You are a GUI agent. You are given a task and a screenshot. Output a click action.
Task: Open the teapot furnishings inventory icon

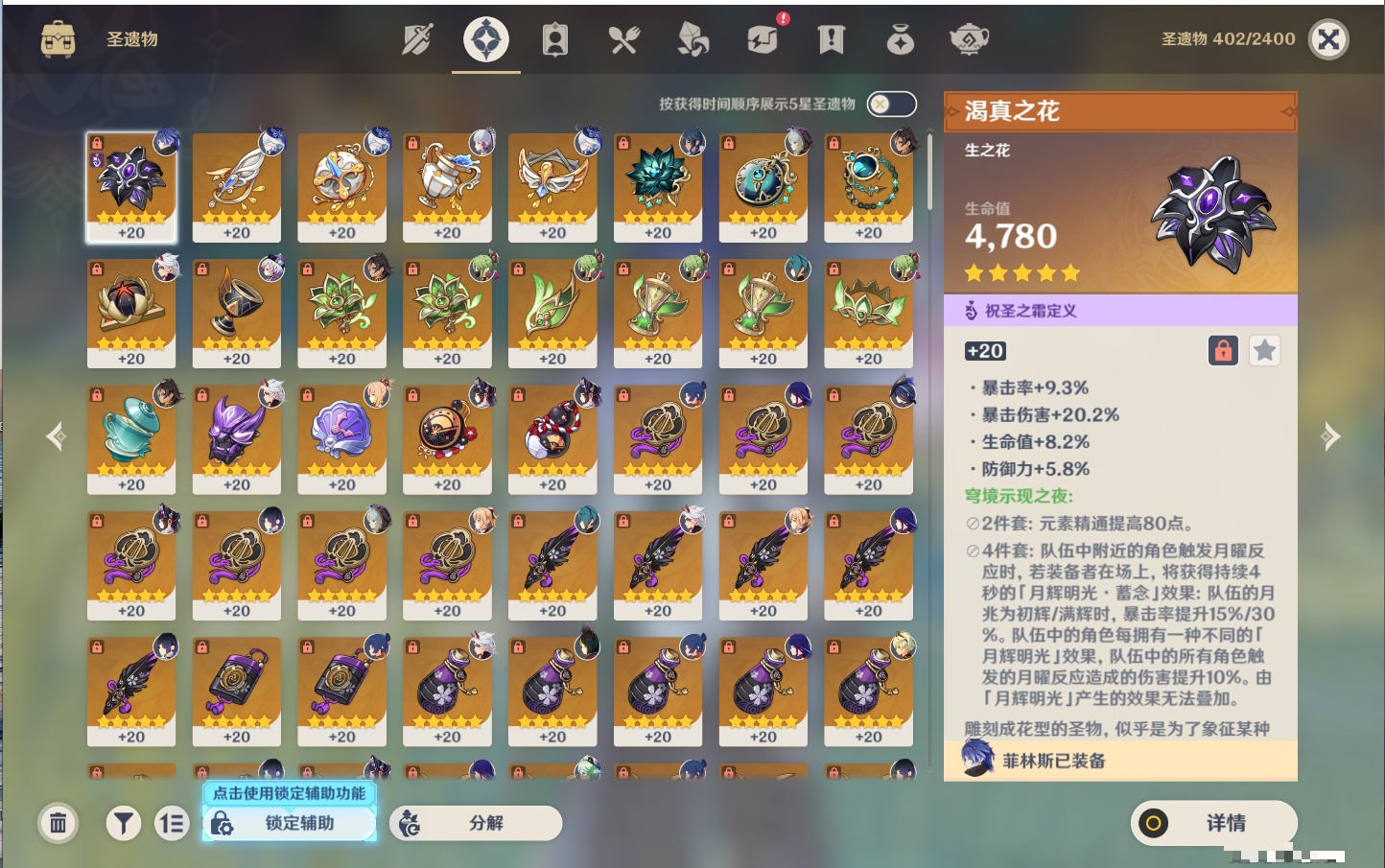click(968, 39)
